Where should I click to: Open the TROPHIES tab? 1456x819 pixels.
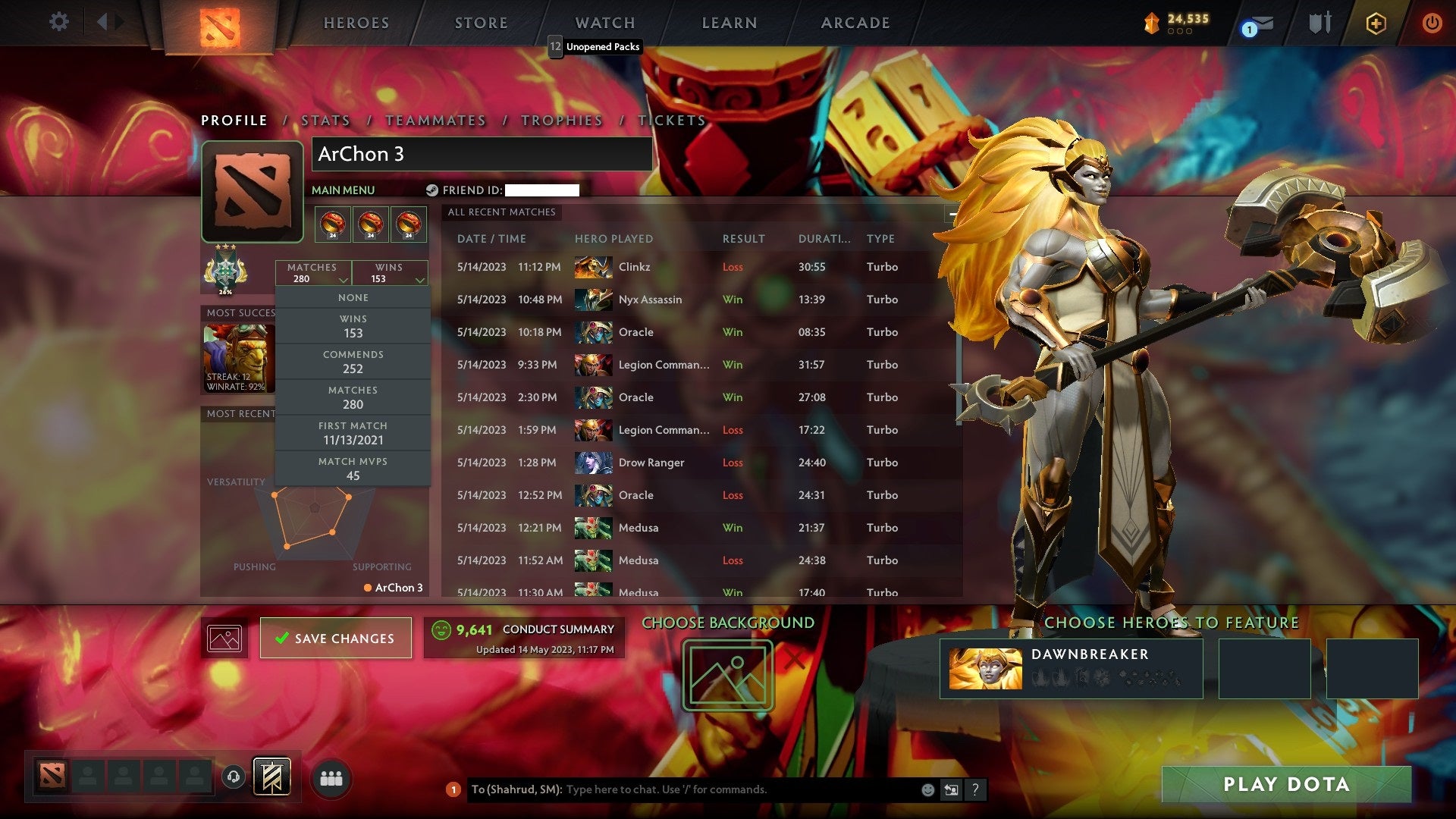point(561,120)
